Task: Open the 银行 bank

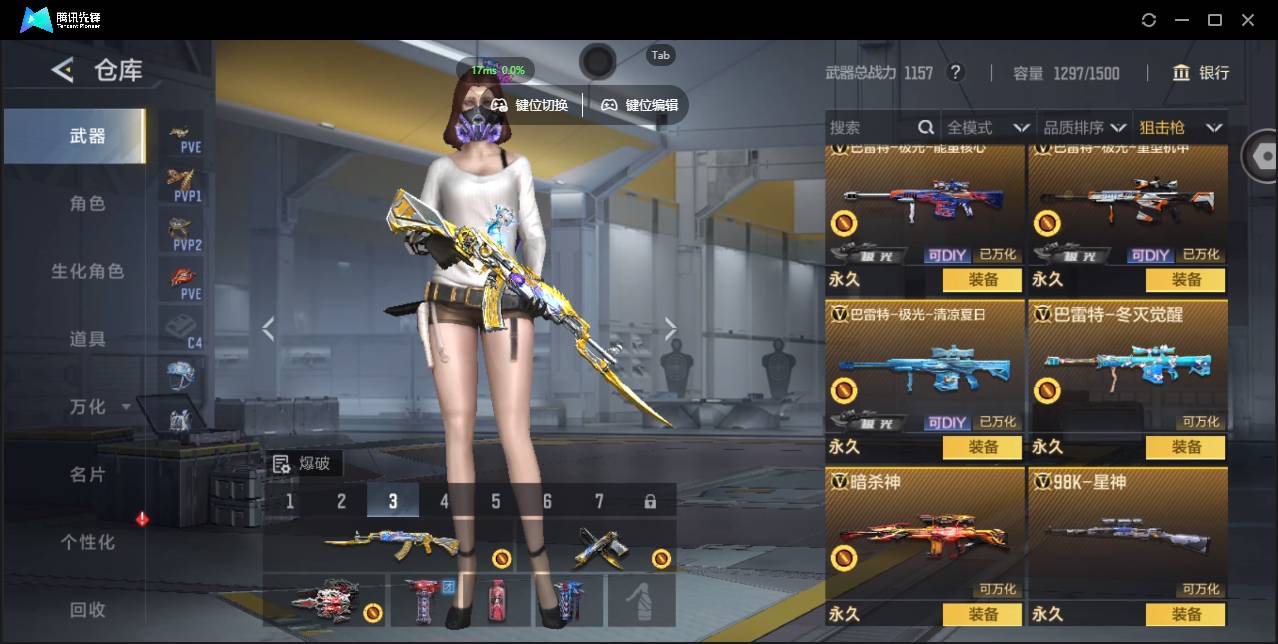Action: [x=1201, y=73]
